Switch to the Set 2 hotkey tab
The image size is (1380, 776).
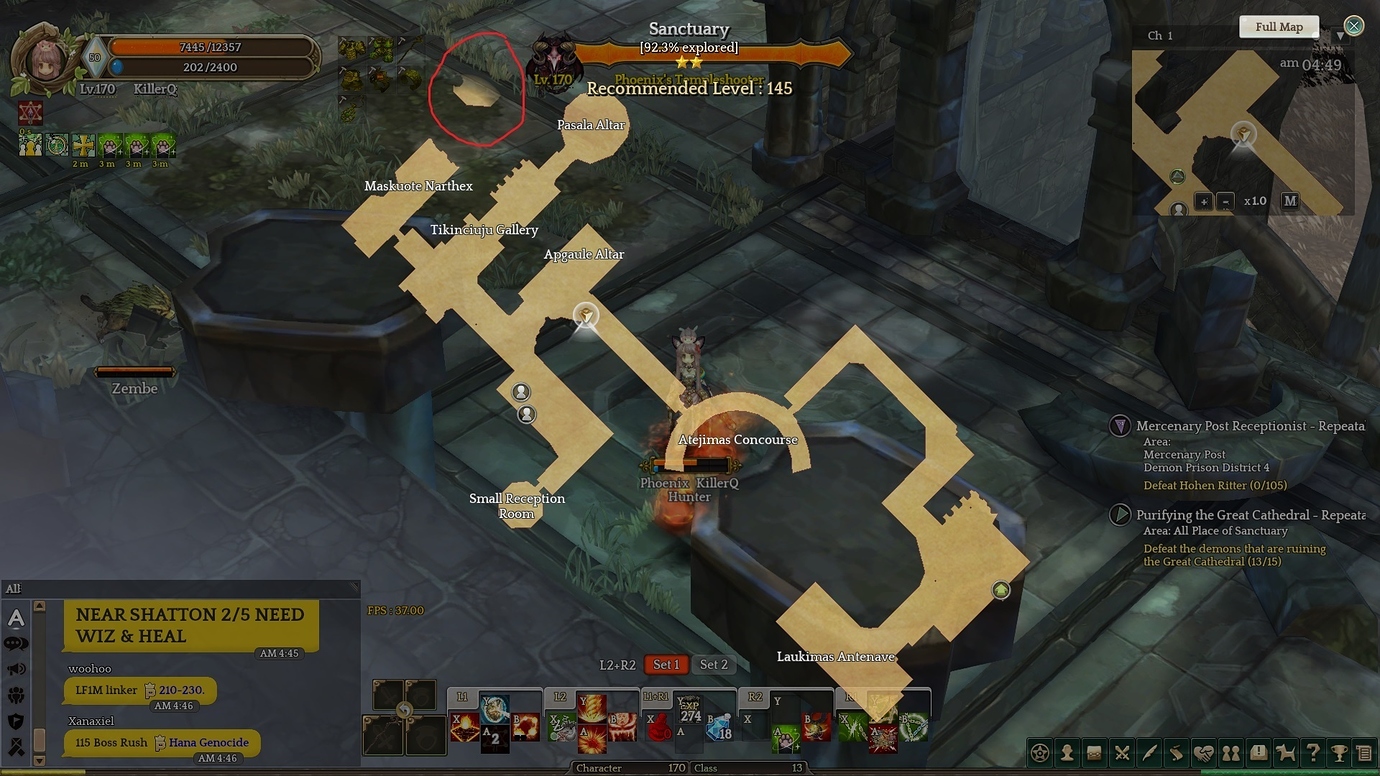[714, 664]
